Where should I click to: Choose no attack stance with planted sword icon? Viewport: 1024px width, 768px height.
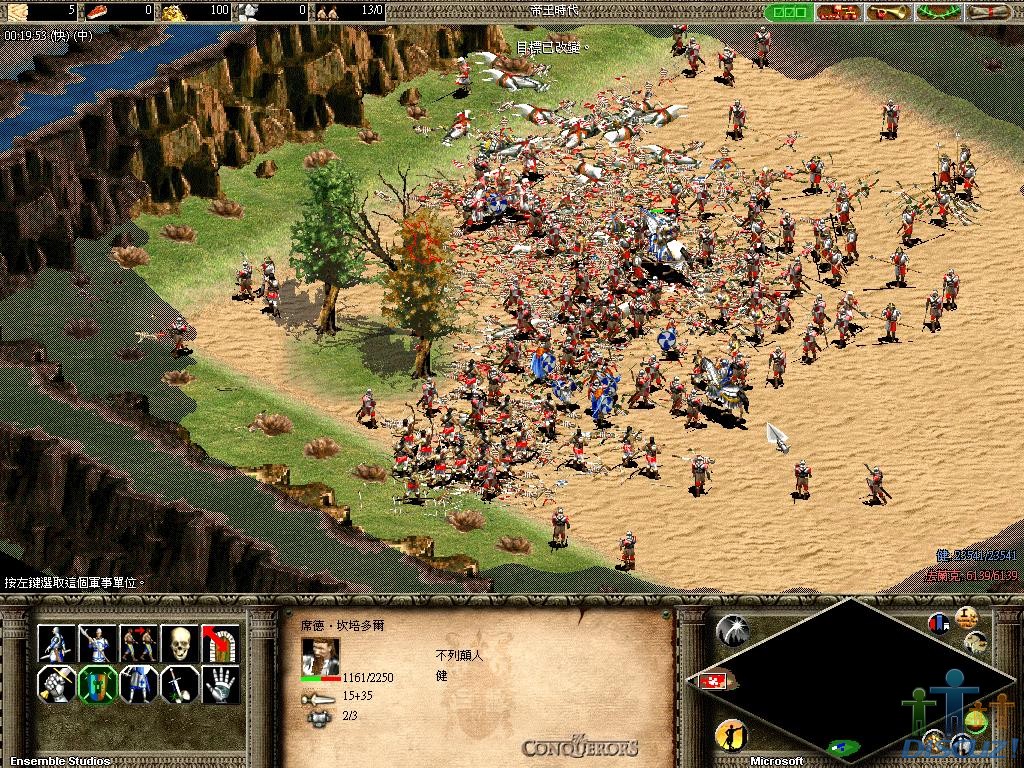click(x=179, y=685)
